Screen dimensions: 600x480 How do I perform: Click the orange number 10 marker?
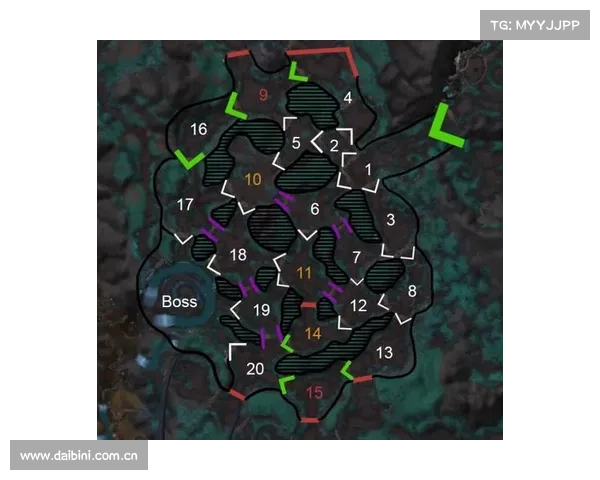[x=253, y=180]
